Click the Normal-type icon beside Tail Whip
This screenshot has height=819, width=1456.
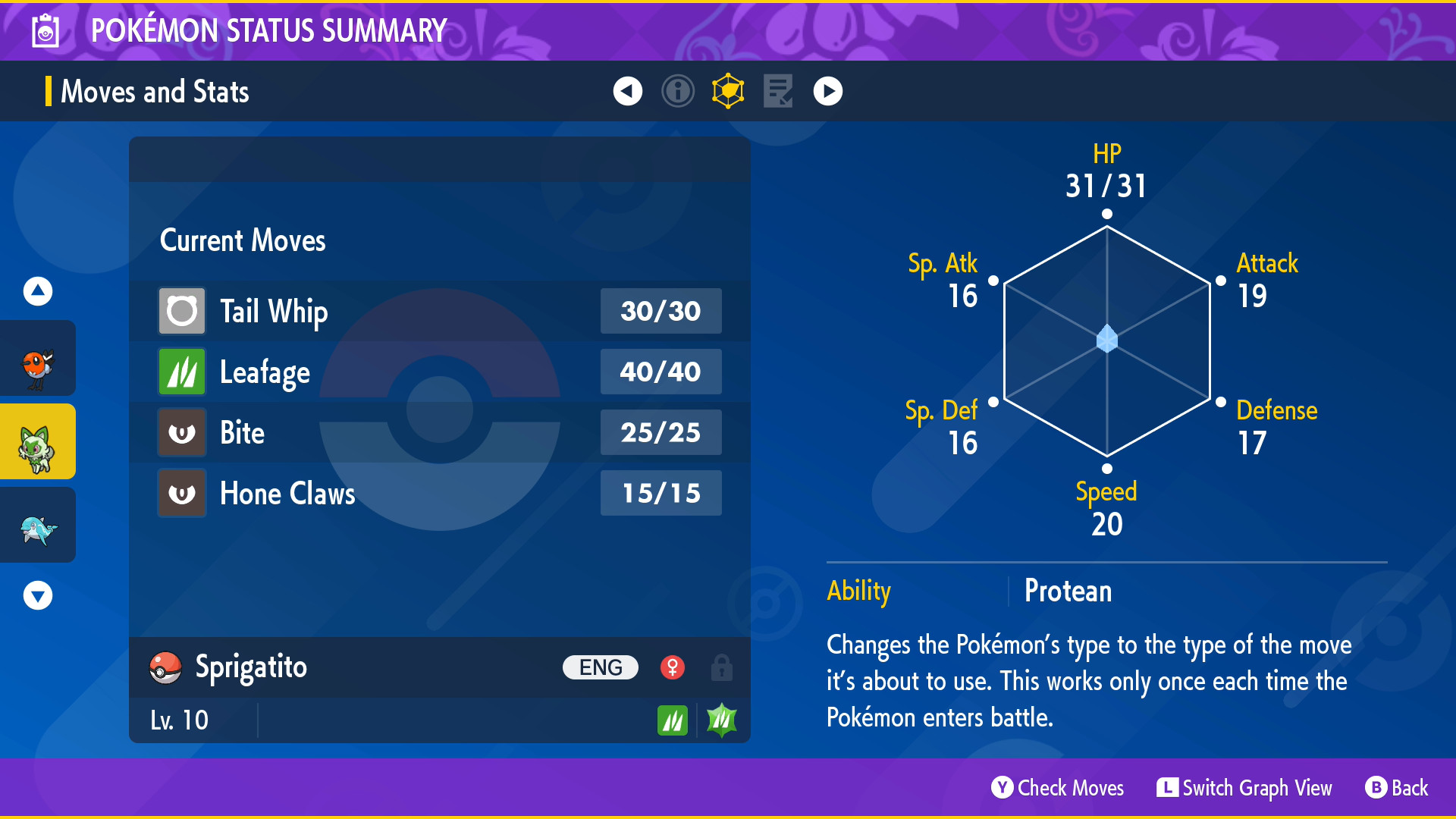click(181, 311)
